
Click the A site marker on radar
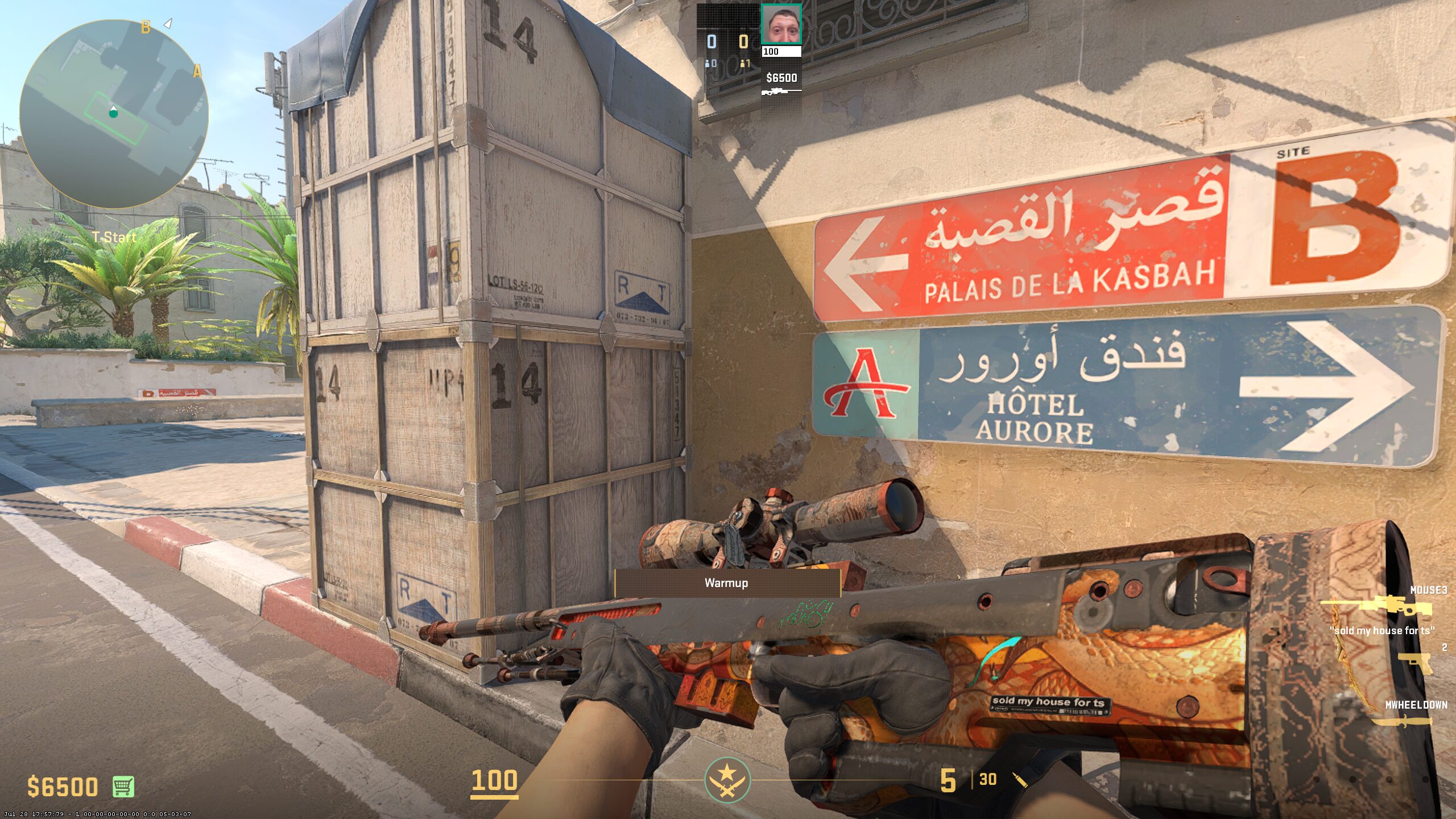(197, 72)
